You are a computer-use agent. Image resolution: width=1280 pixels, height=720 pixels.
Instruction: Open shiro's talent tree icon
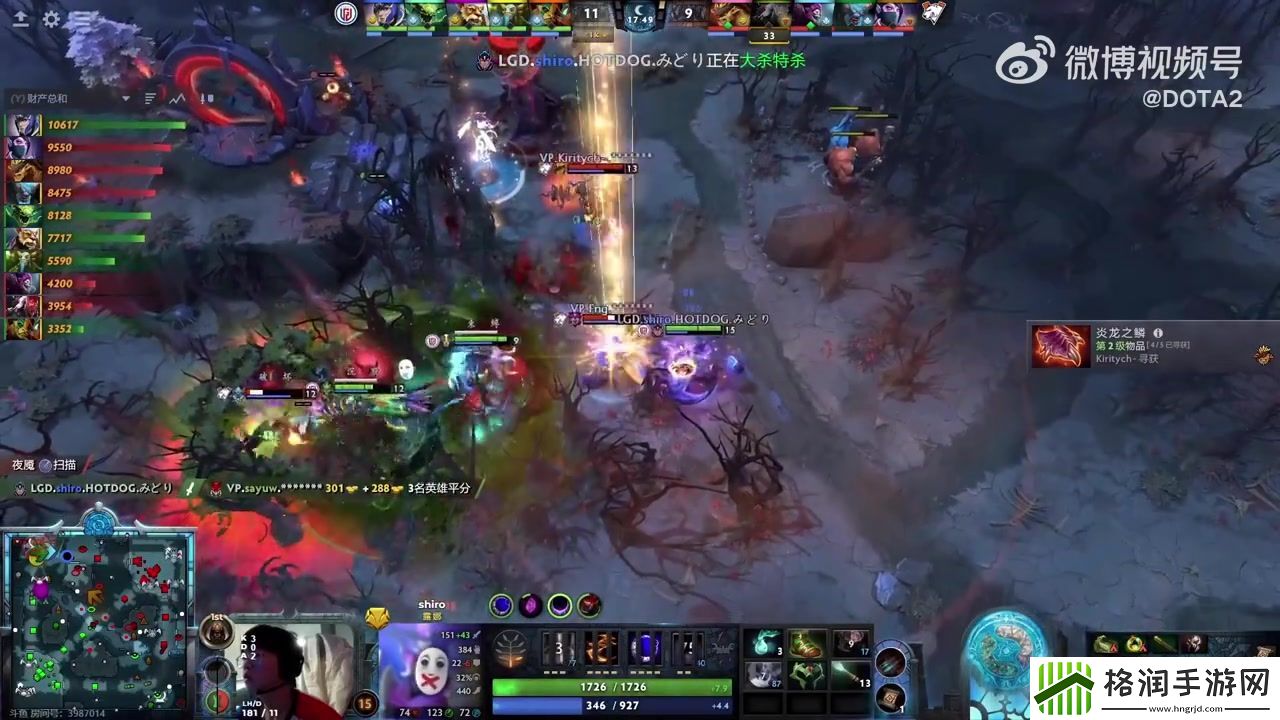pos(512,647)
